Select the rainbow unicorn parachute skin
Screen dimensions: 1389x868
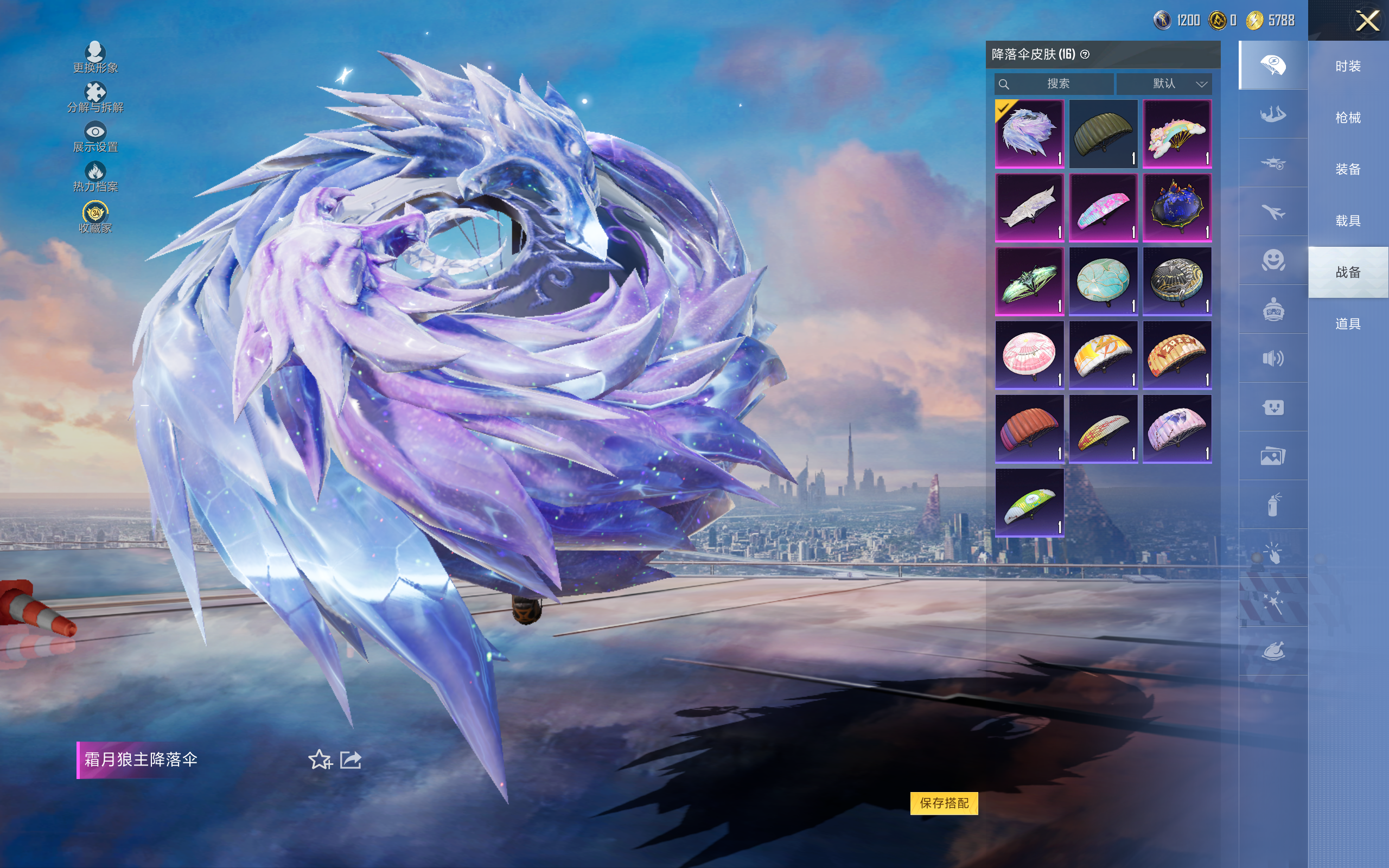pyautogui.click(x=1177, y=134)
